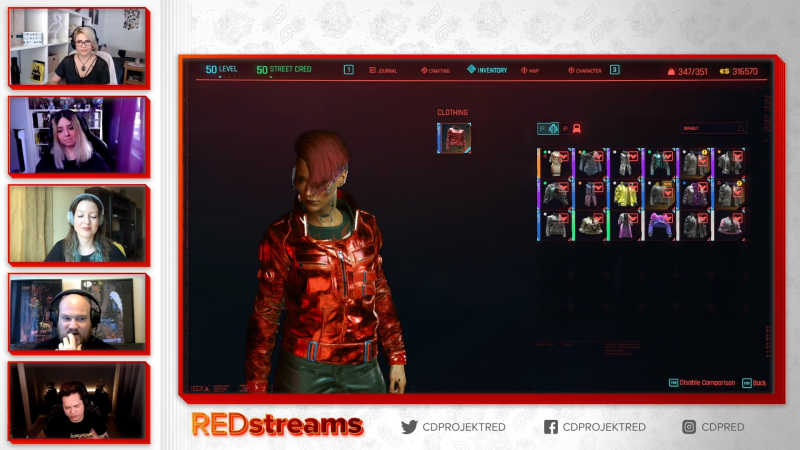Switch to the Crafting tab
This screenshot has width=800, height=450.
click(x=439, y=70)
